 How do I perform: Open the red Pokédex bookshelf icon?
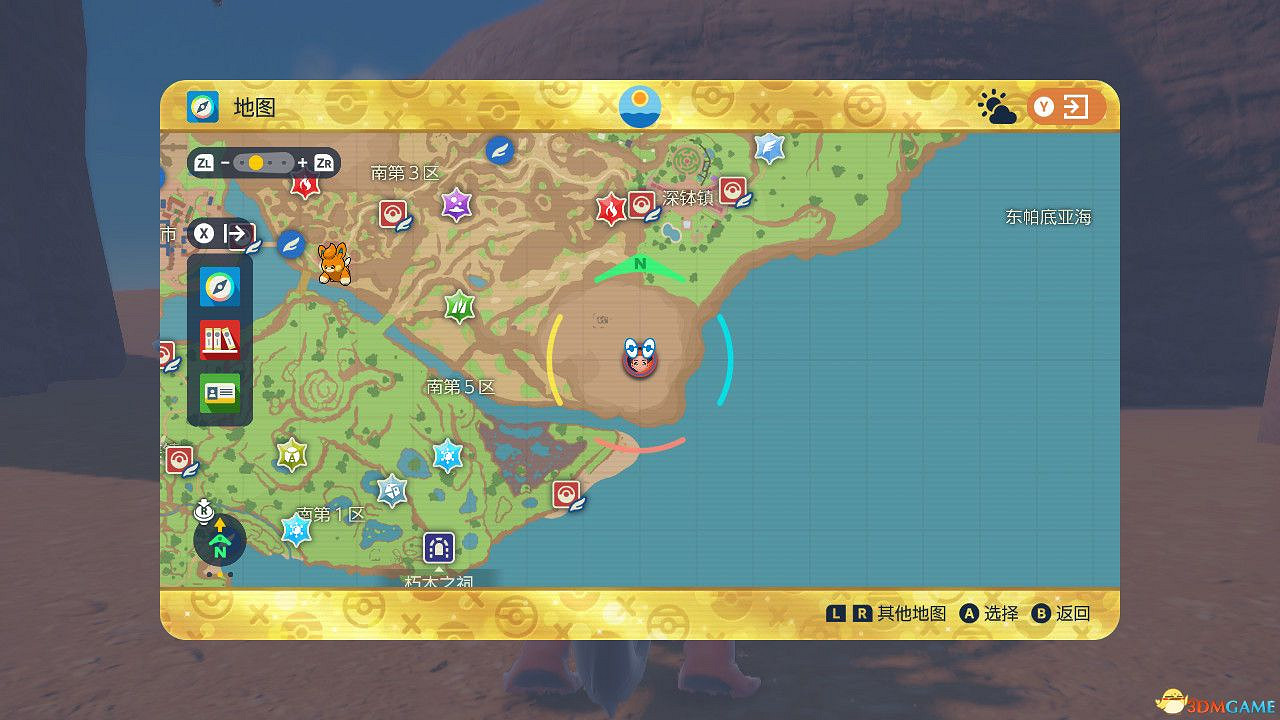[x=218, y=339]
